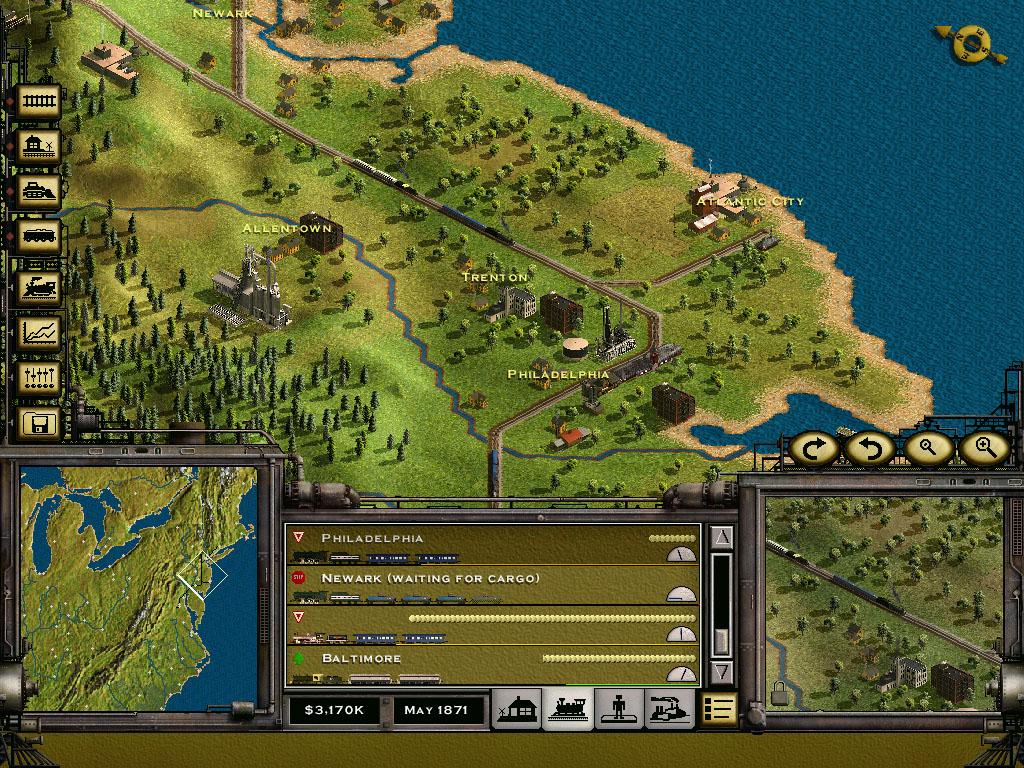Click the overview minimap of the eastern US
This screenshot has height=768, width=1024.
pos(138,585)
